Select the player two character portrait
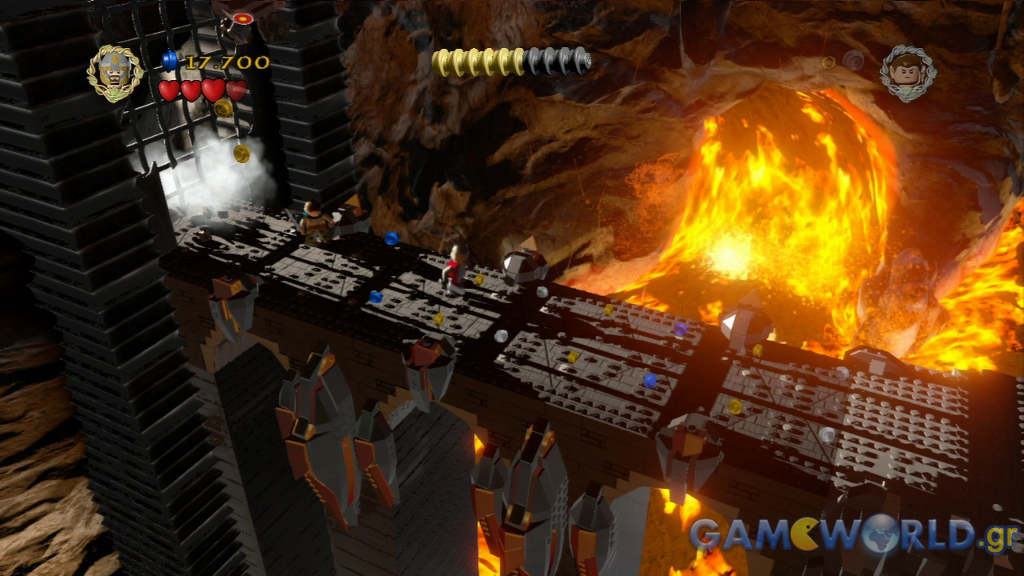 pos(908,73)
